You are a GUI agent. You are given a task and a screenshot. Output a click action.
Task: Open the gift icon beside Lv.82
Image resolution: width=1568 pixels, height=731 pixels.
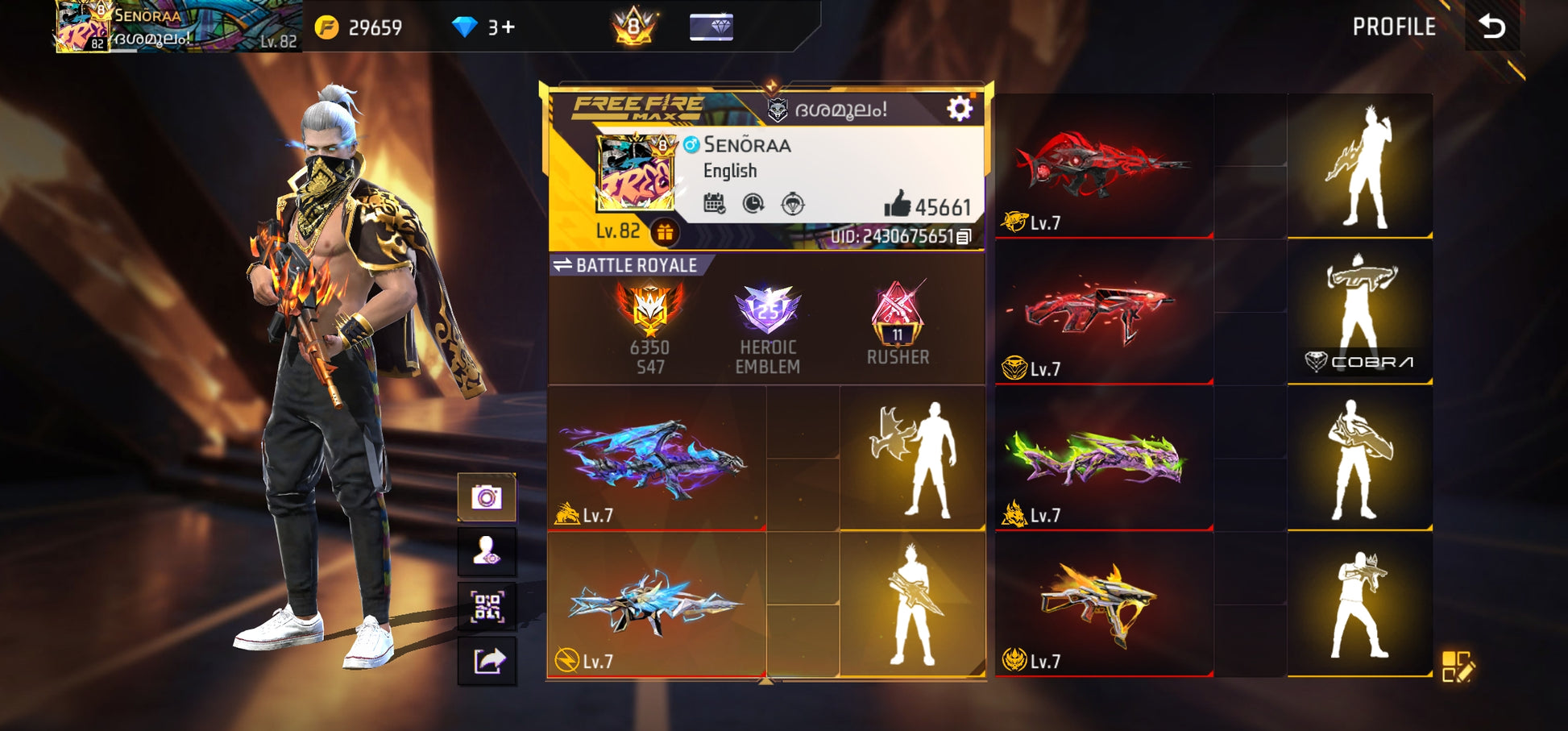tap(664, 232)
